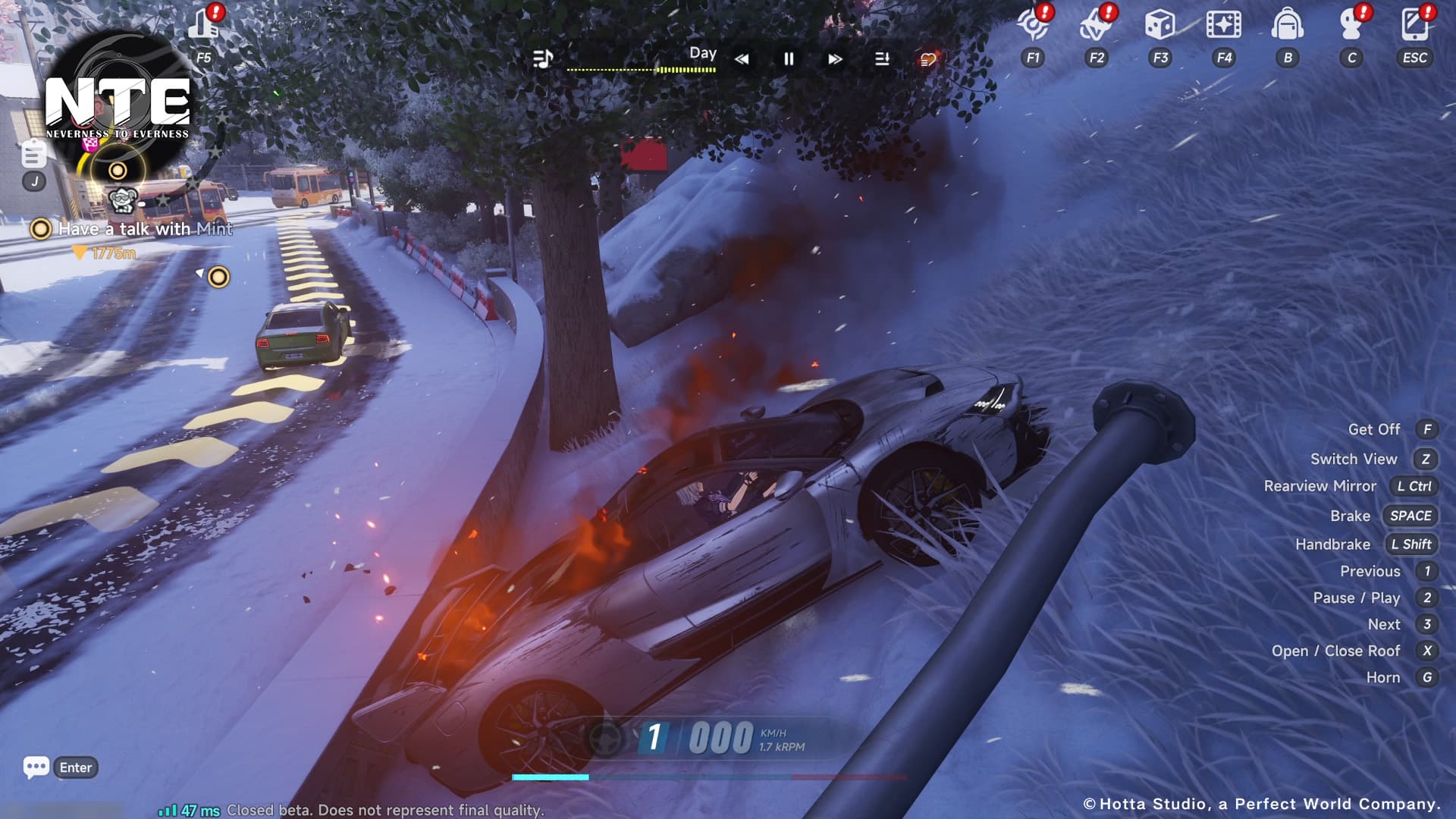
Task: Select the 'Have a talk with Mint' objective
Action: point(145,229)
